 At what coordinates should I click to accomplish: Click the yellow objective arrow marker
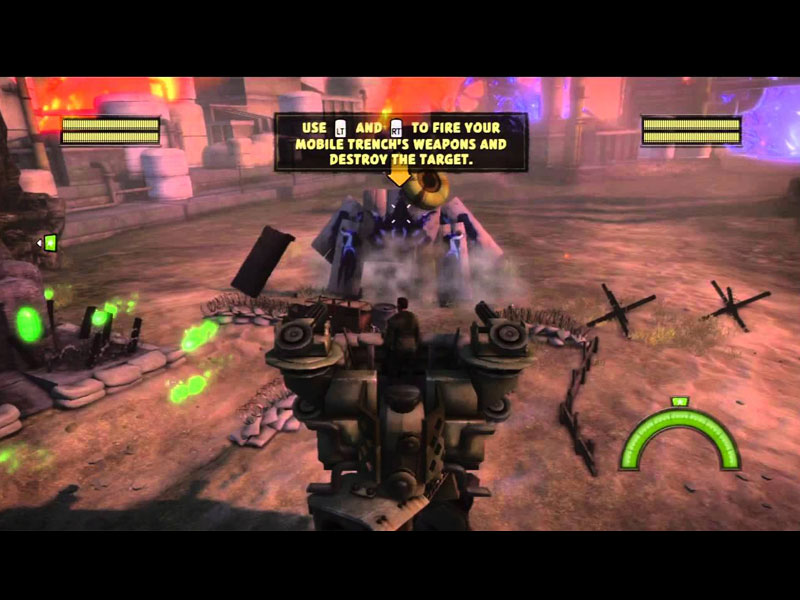click(399, 178)
